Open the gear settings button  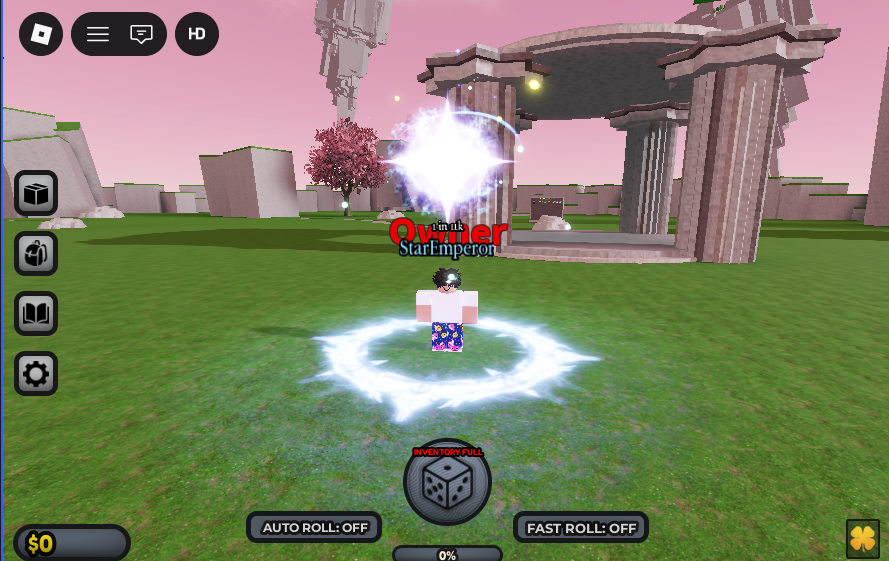pos(36,374)
